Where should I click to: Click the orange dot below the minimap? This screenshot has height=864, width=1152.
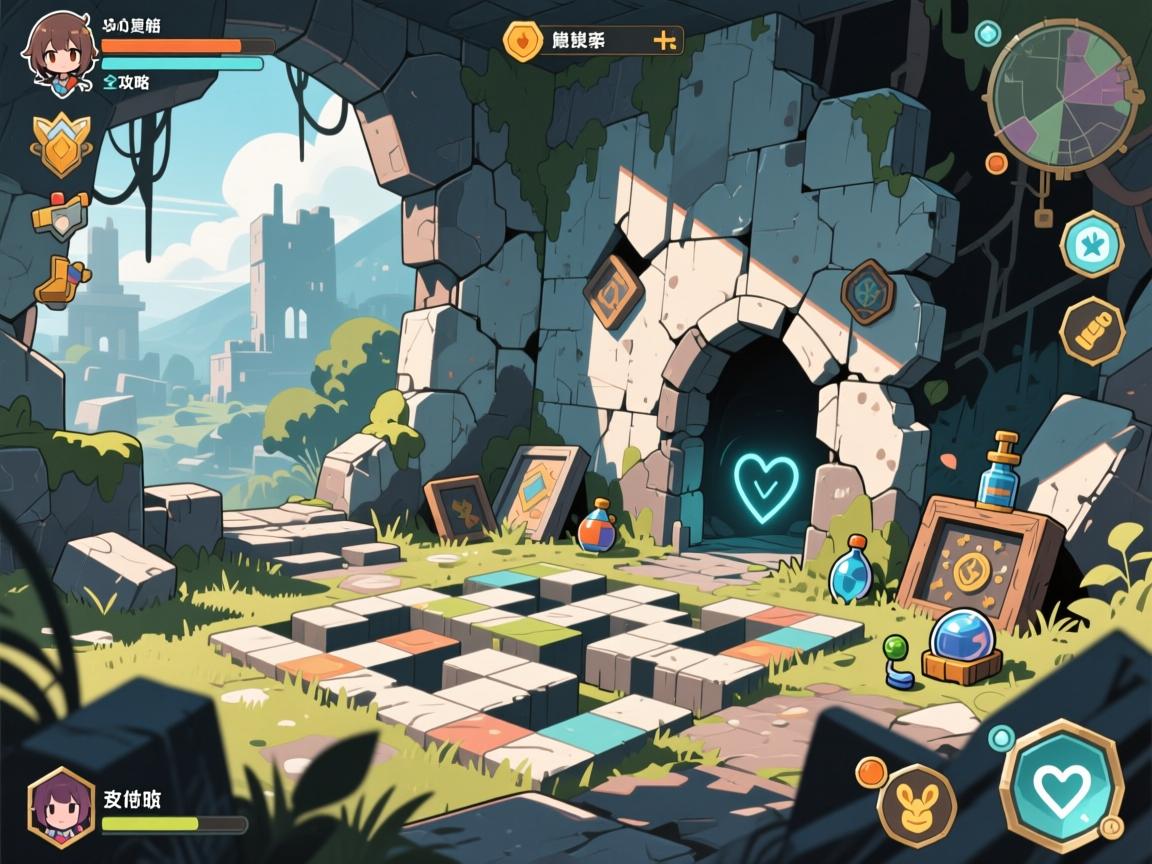click(x=996, y=162)
